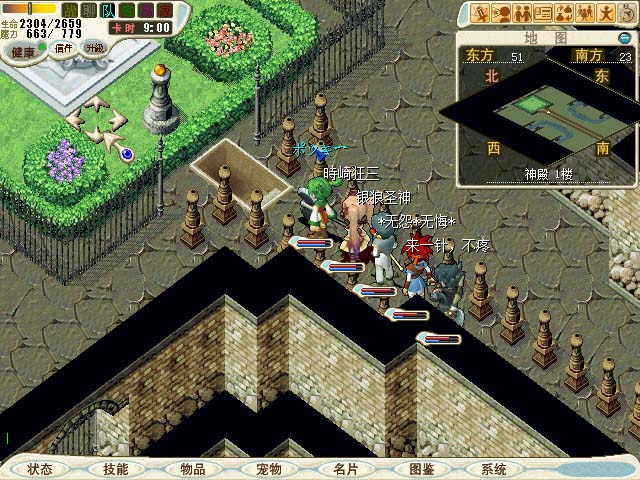
Task: Open the 名片 name card menu
Action: [345, 469]
